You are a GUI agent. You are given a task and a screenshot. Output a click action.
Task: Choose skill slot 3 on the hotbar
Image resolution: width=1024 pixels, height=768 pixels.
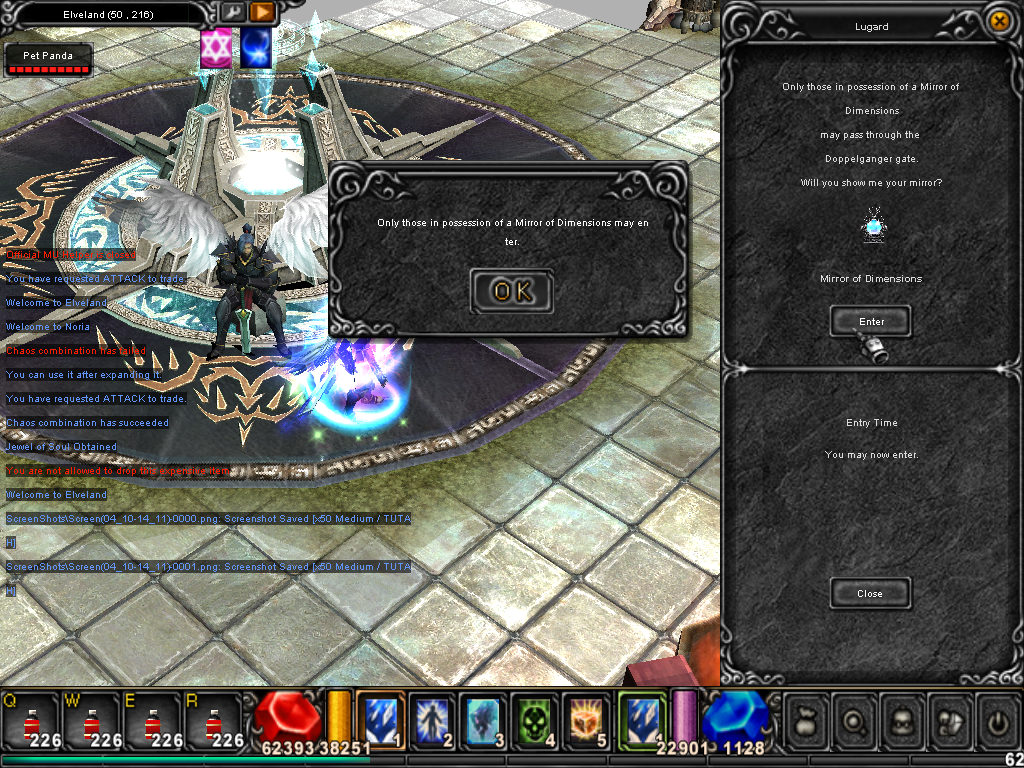484,719
